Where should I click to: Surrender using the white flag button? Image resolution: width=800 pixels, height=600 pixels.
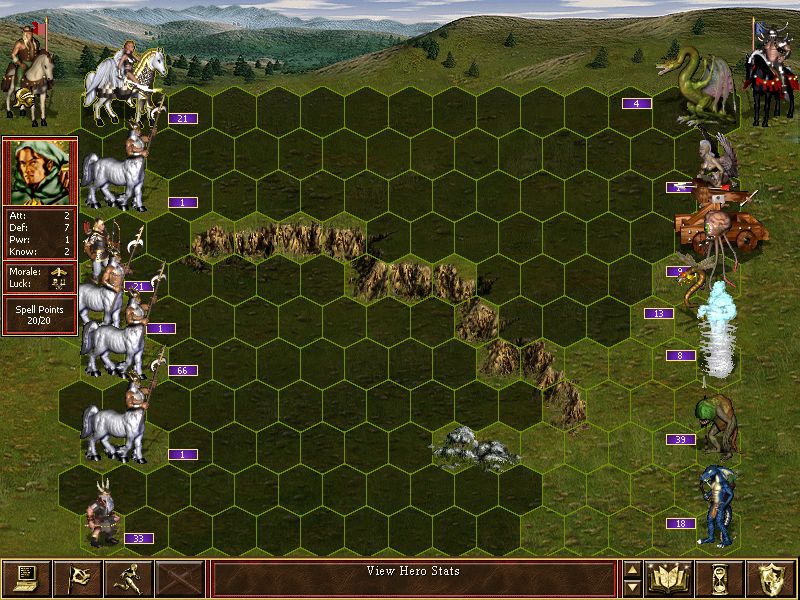(77, 578)
